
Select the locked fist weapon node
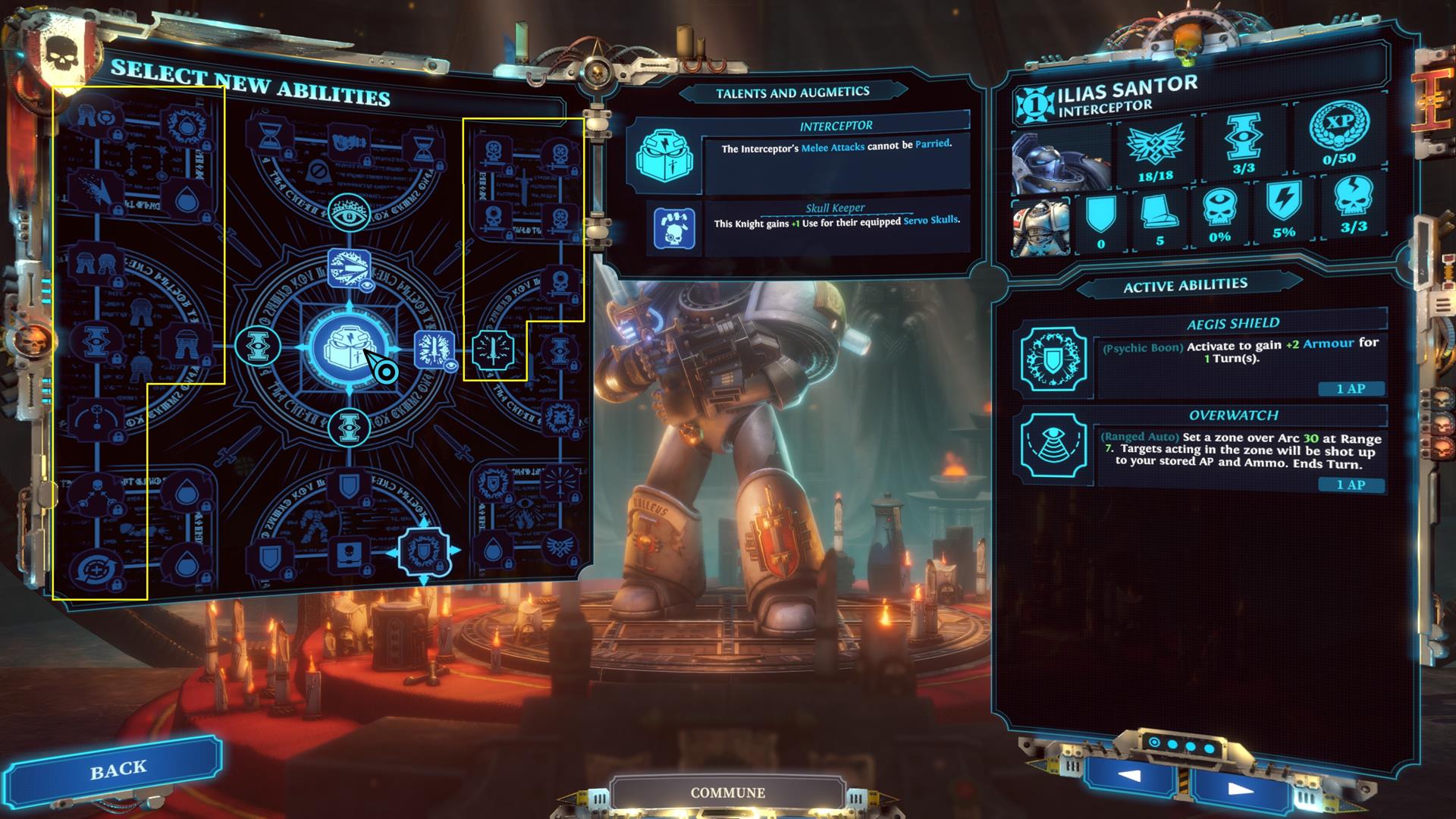point(347,142)
